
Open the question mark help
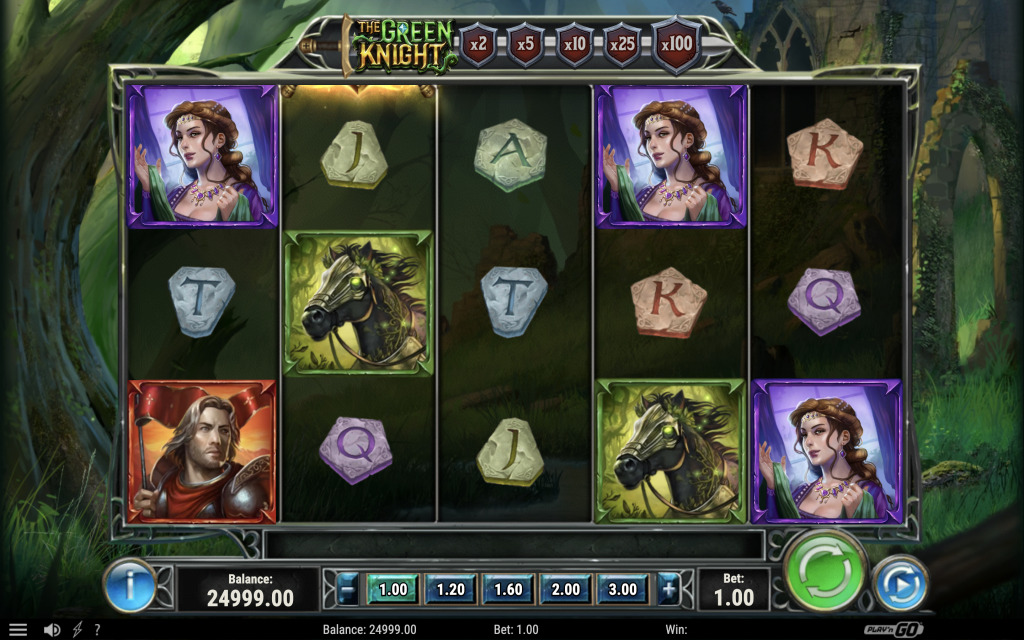(x=97, y=630)
